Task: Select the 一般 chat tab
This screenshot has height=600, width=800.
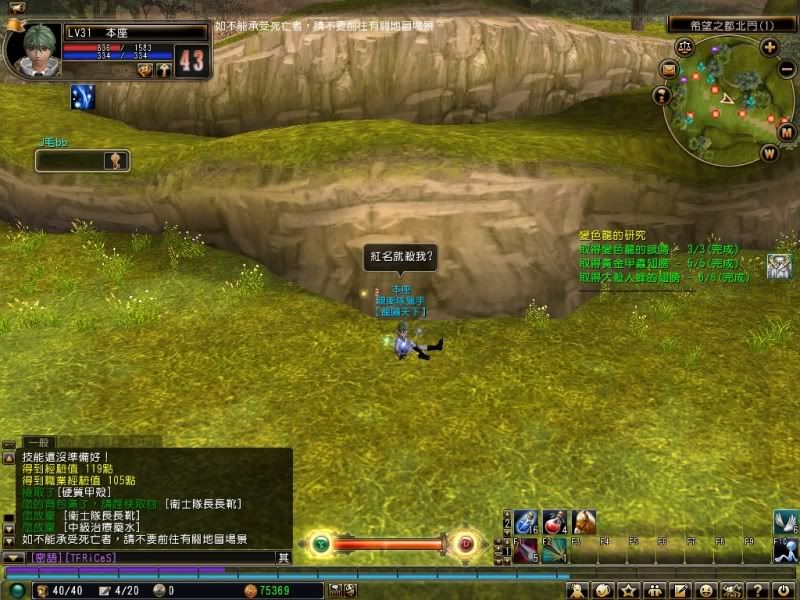Action: pyautogui.click(x=39, y=441)
